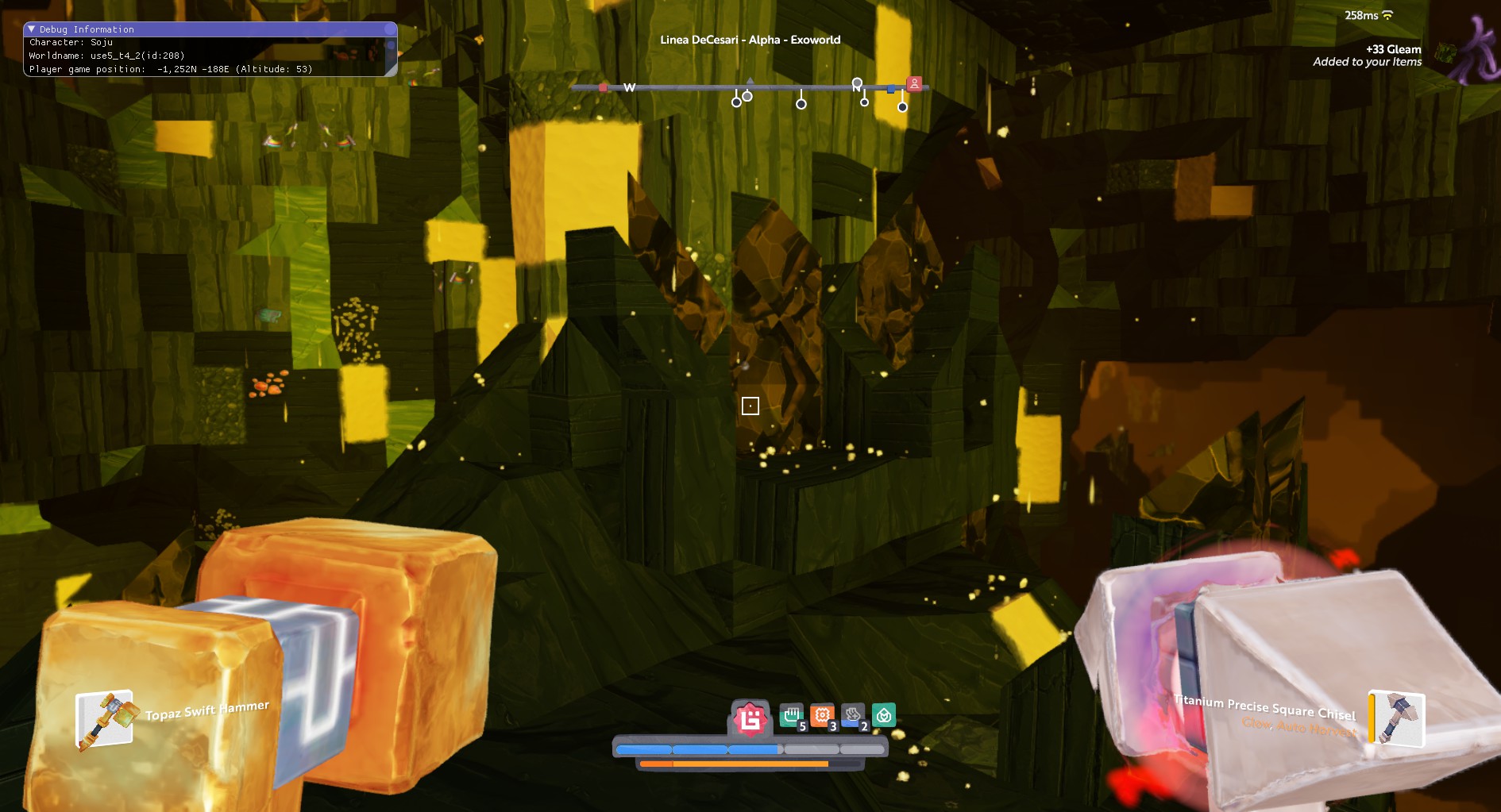The height and width of the screenshot is (812, 1501).
Task: Click the Debug Information title bar
Action: (206, 29)
